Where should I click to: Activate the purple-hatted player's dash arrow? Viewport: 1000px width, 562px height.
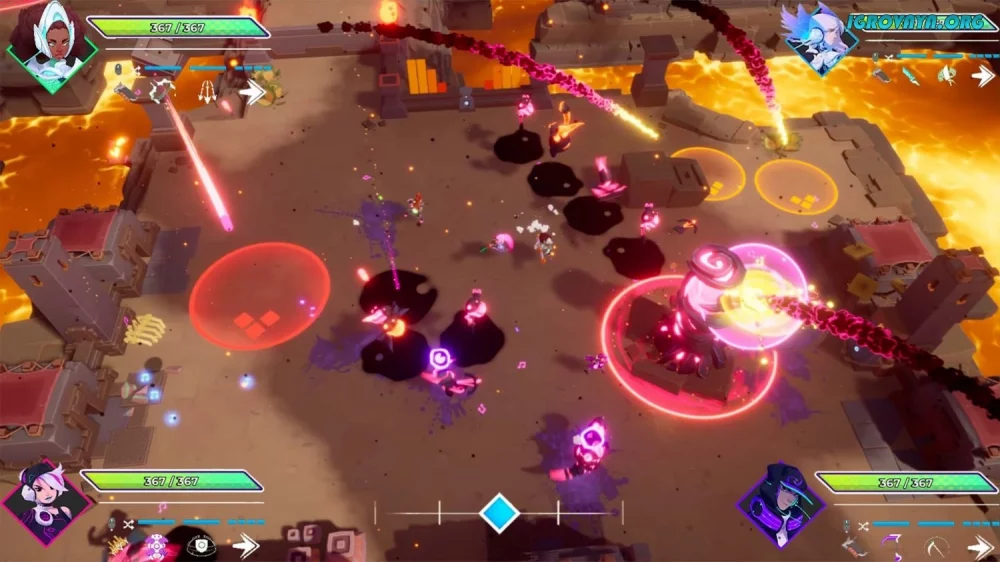click(980, 547)
